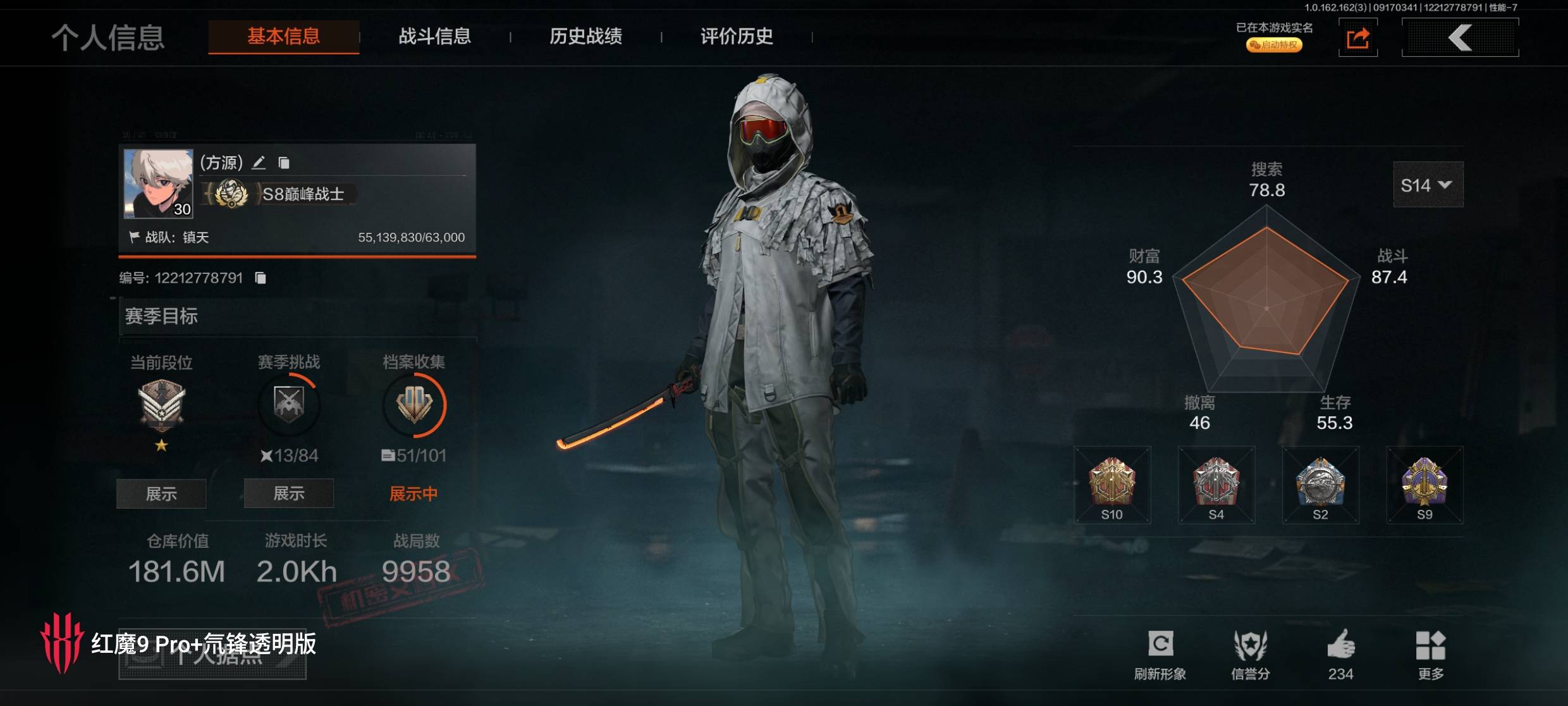
Task: Choose the S4 season badge
Action: click(1216, 485)
